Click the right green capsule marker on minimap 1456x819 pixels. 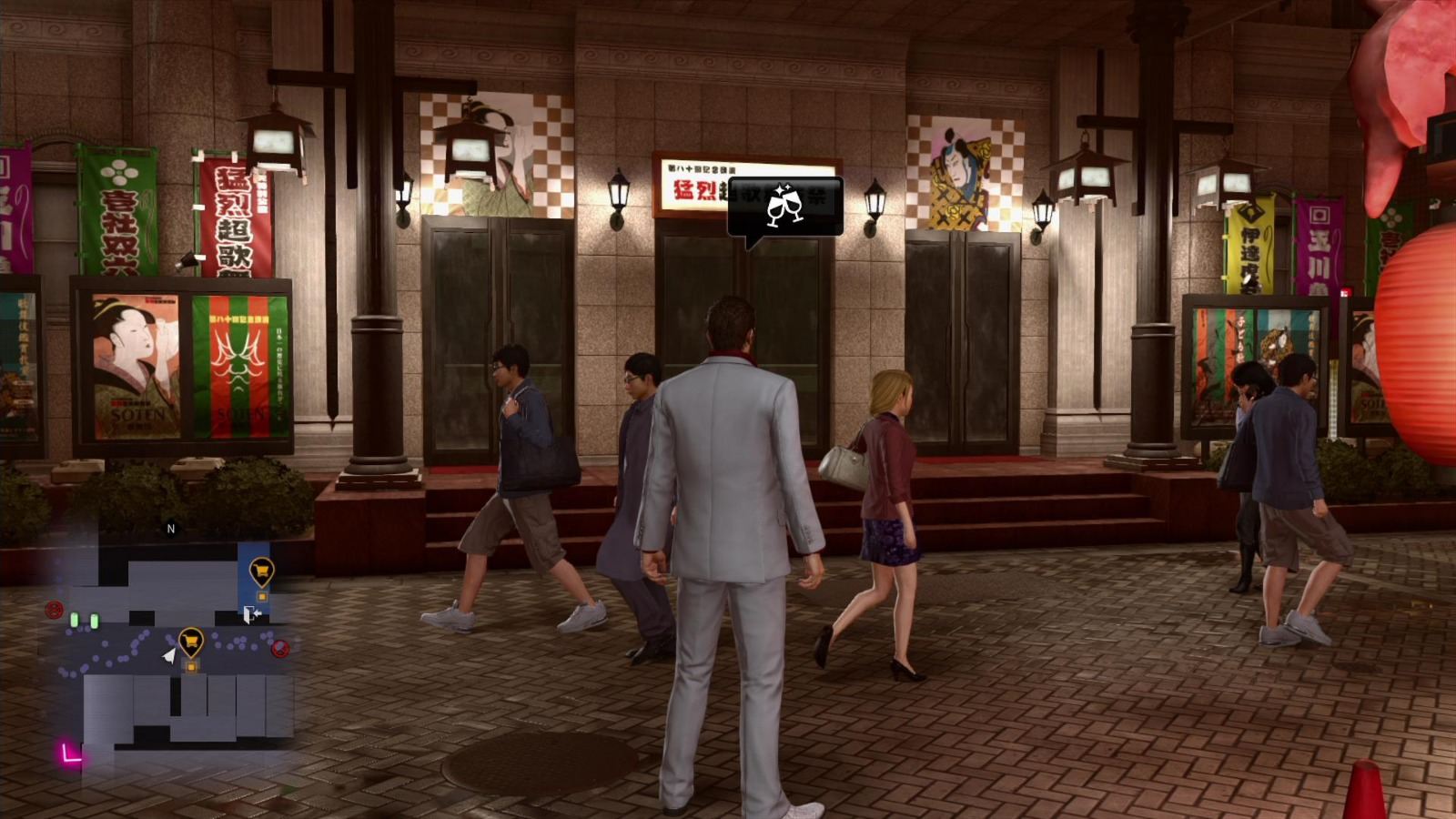pos(94,621)
